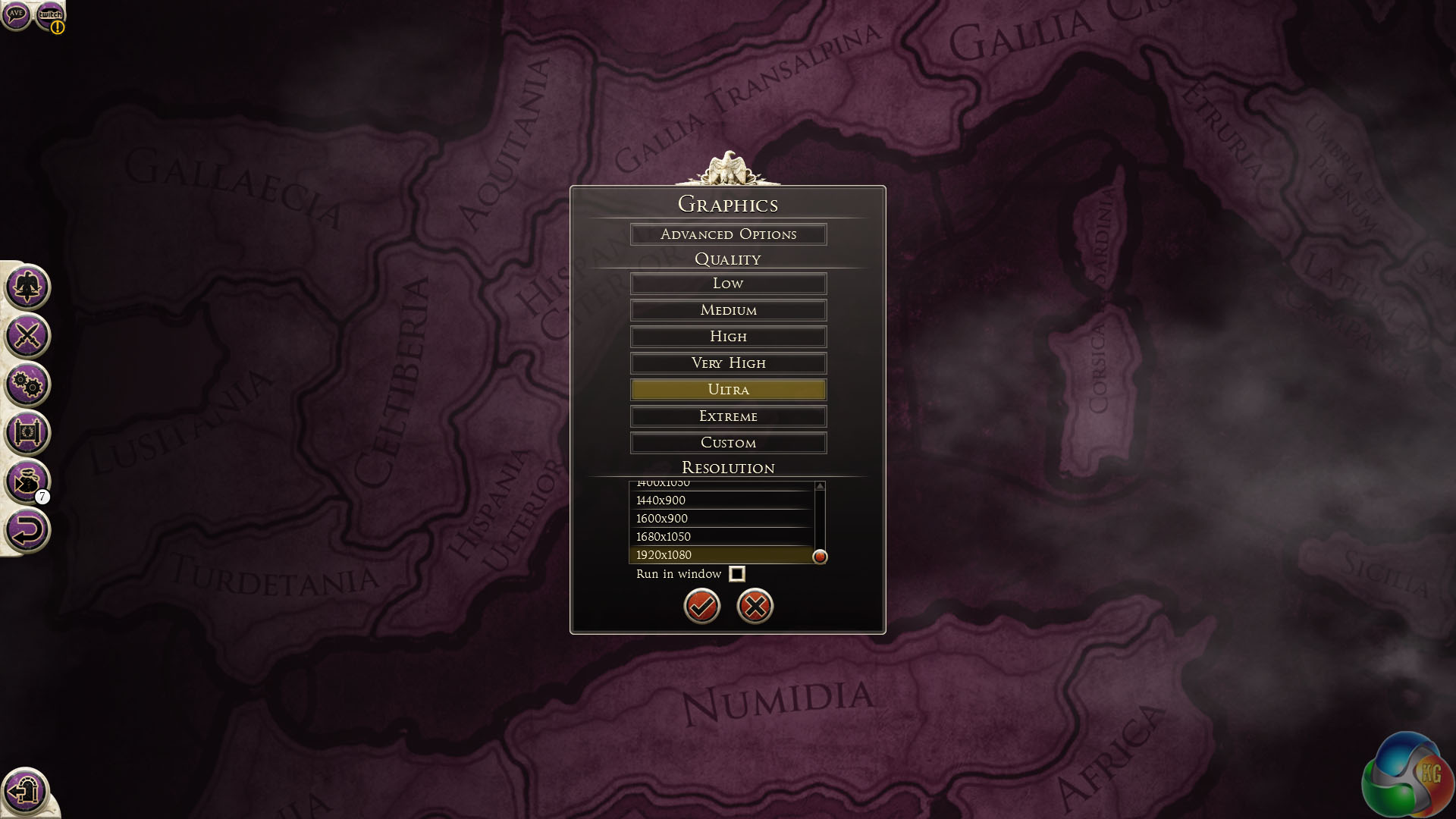Confirm settings with the checkmark button
Viewport: 1456px width, 819px height.
pyautogui.click(x=702, y=606)
